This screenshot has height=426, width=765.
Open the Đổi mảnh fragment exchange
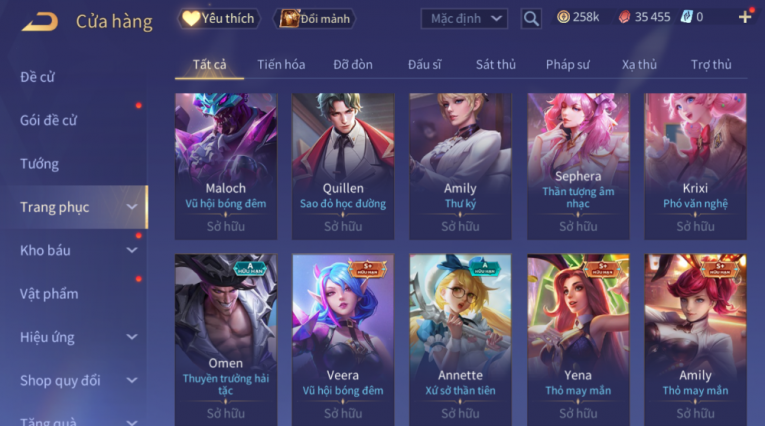coord(316,18)
